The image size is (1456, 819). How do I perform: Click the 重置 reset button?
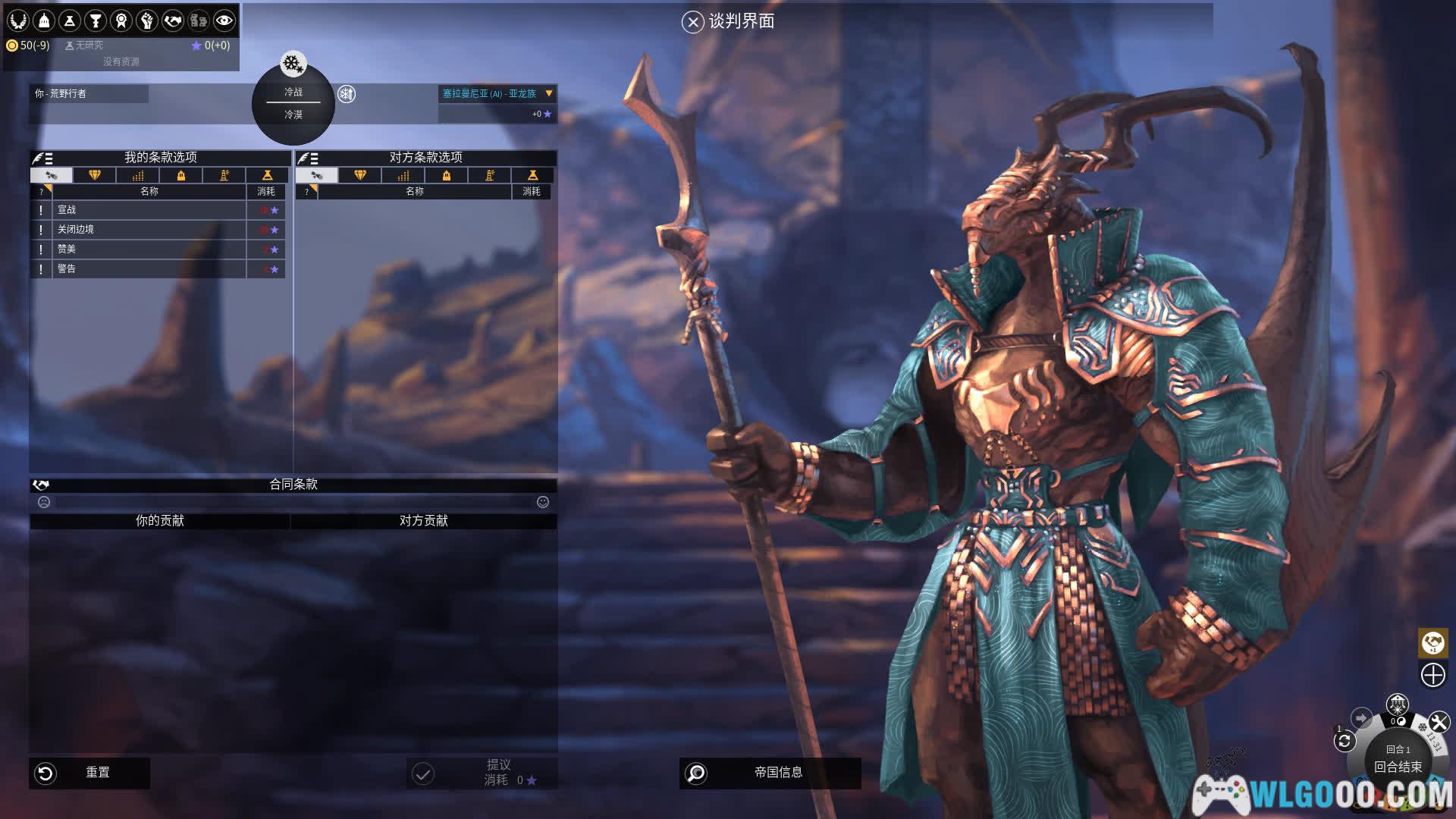[89, 773]
